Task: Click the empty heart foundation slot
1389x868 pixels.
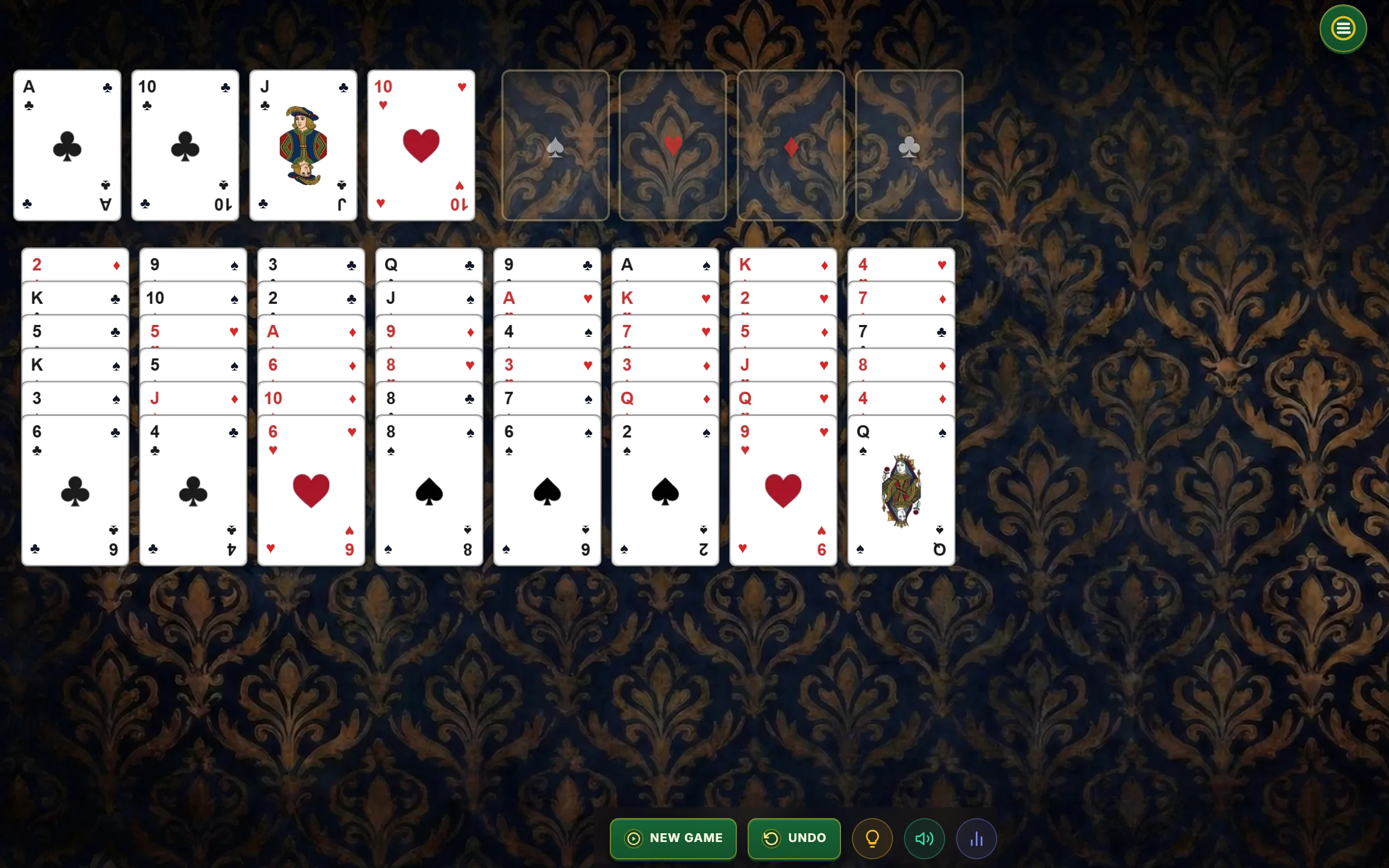Action: [672, 145]
